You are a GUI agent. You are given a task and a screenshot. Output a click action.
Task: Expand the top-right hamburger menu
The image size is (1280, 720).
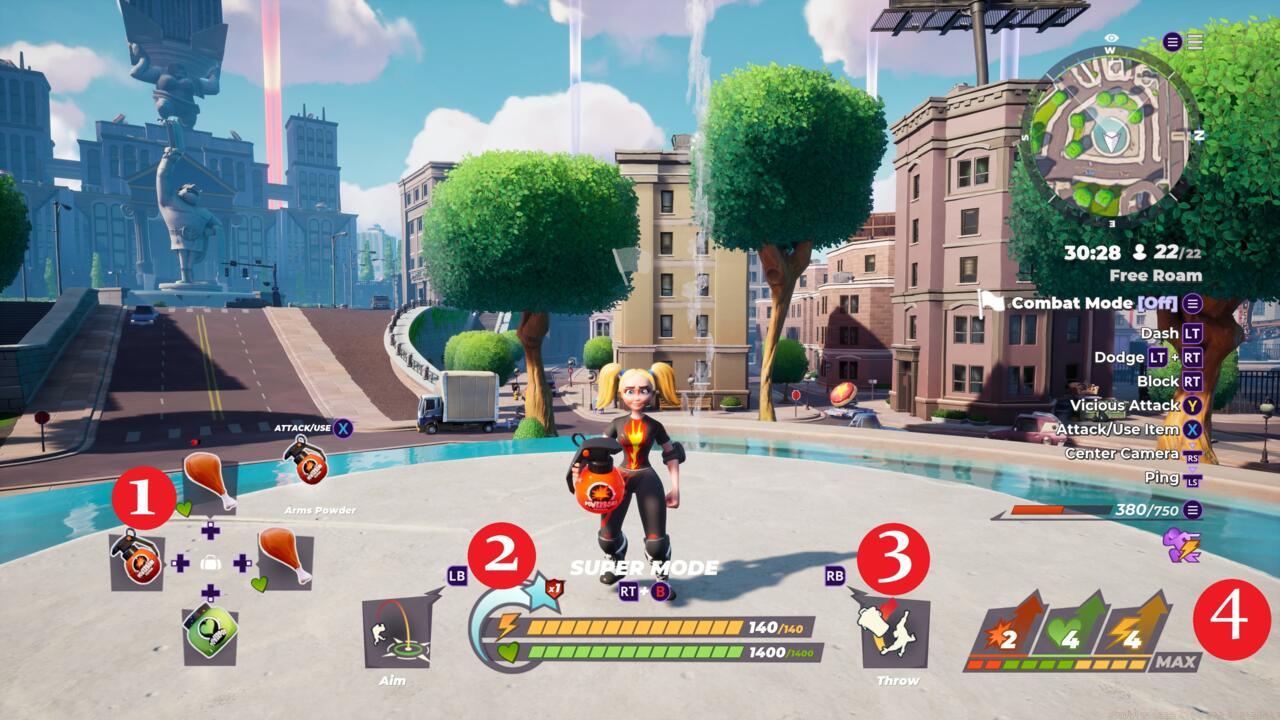point(1196,42)
